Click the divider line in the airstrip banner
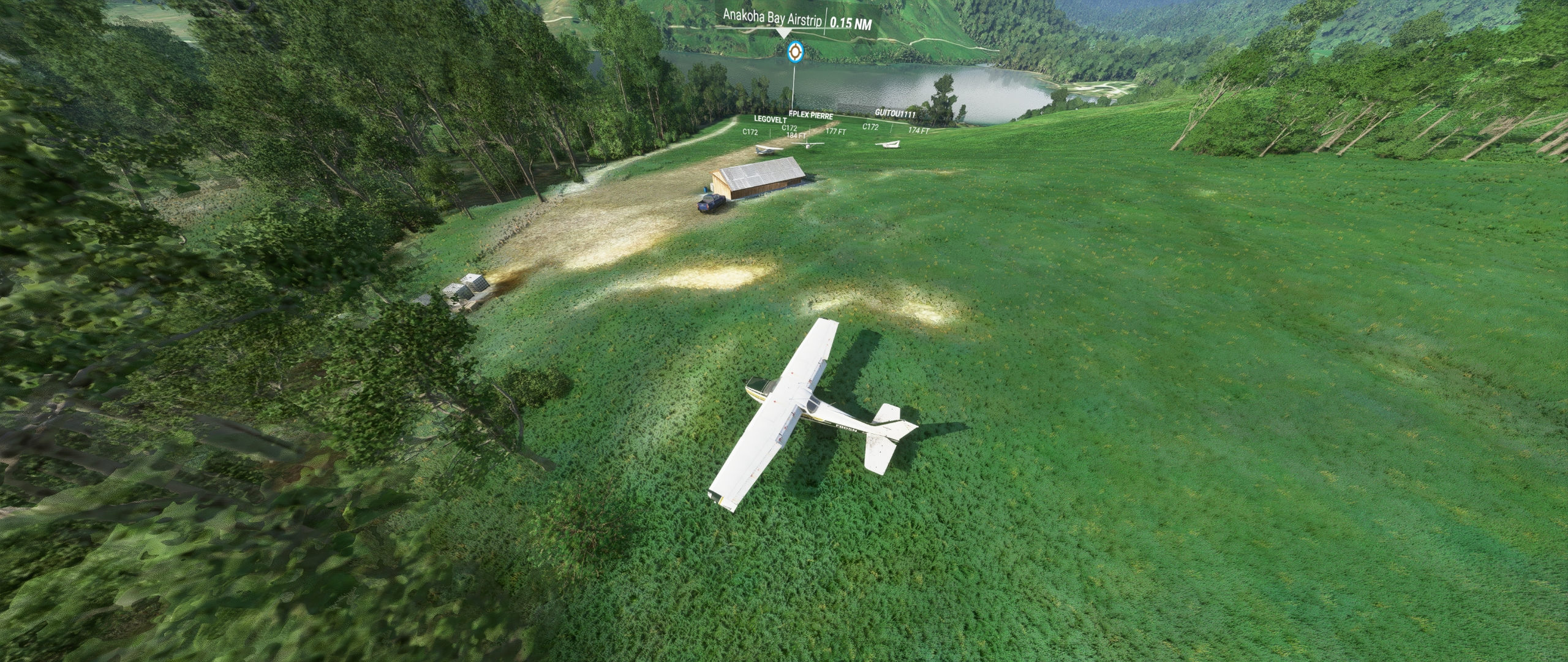 pos(825,20)
